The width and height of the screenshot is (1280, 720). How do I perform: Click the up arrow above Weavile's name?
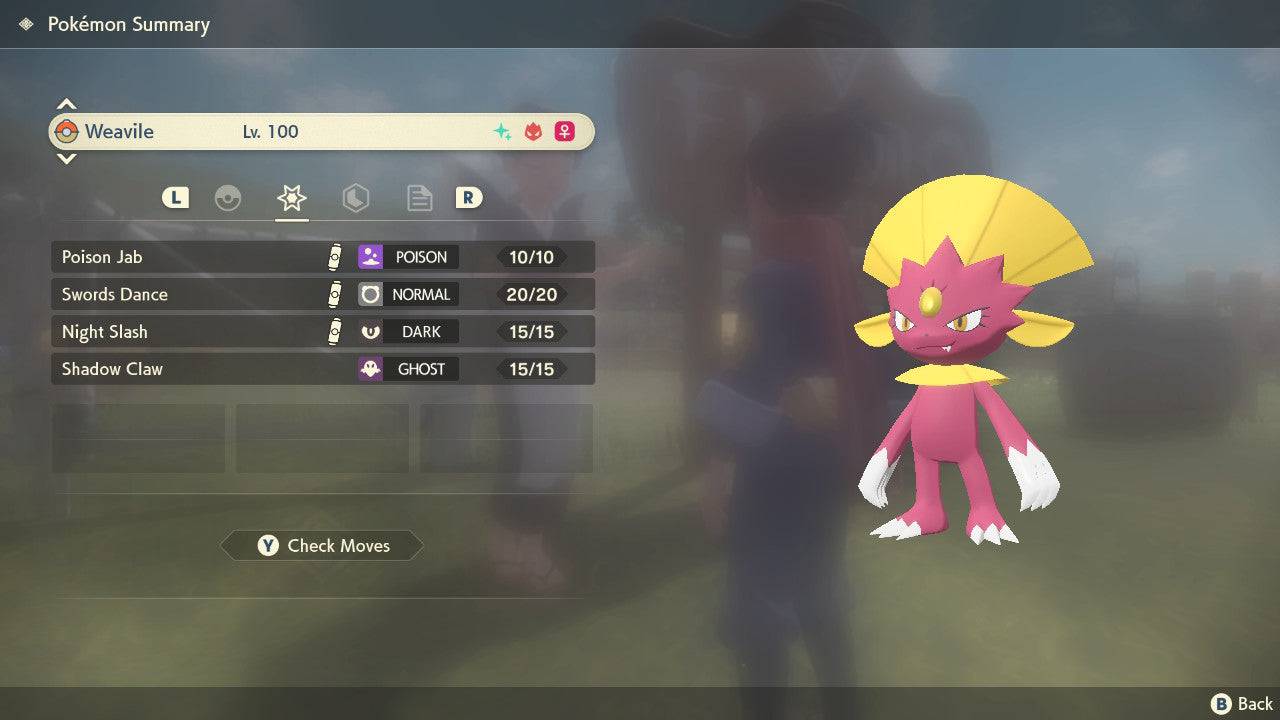(x=66, y=104)
